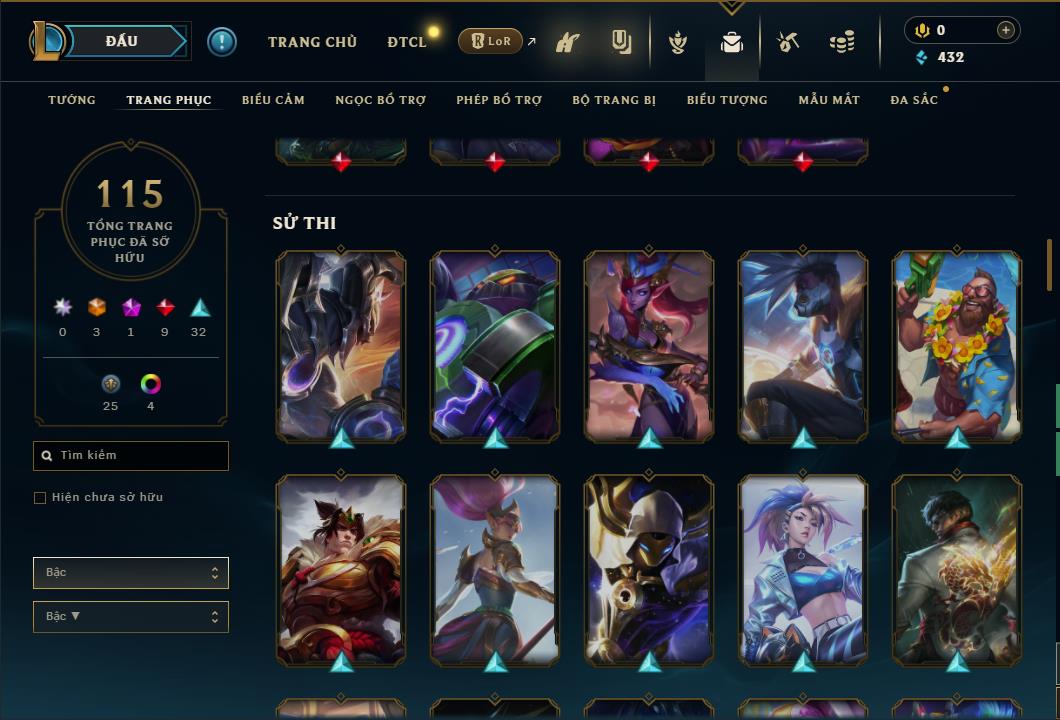The width and height of the screenshot is (1060, 720).
Task: Open the TRANG CHỦ home page
Action: pos(312,42)
